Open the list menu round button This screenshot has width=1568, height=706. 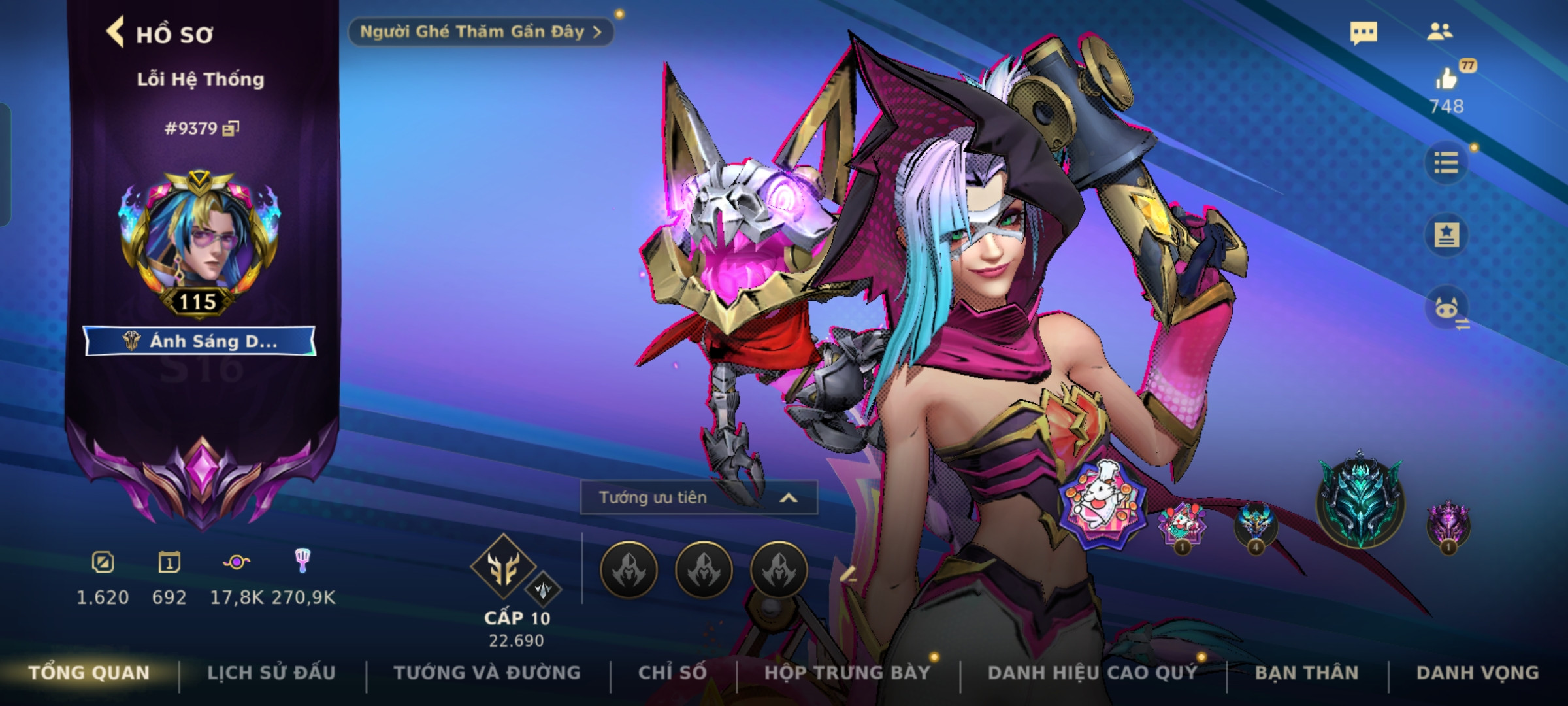pyautogui.click(x=1446, y=162)
